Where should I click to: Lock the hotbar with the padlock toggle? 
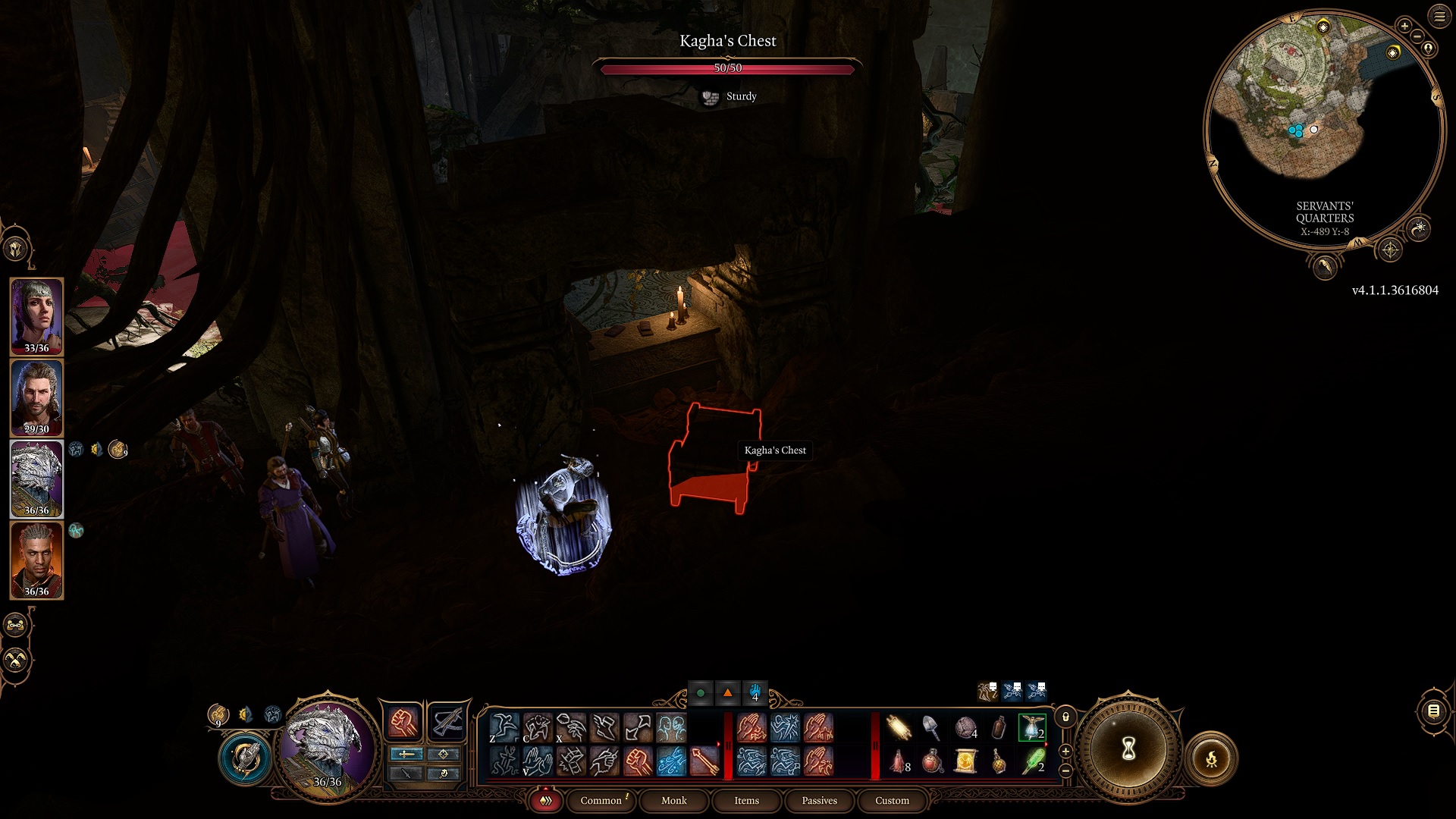[x=1065, y=717]
